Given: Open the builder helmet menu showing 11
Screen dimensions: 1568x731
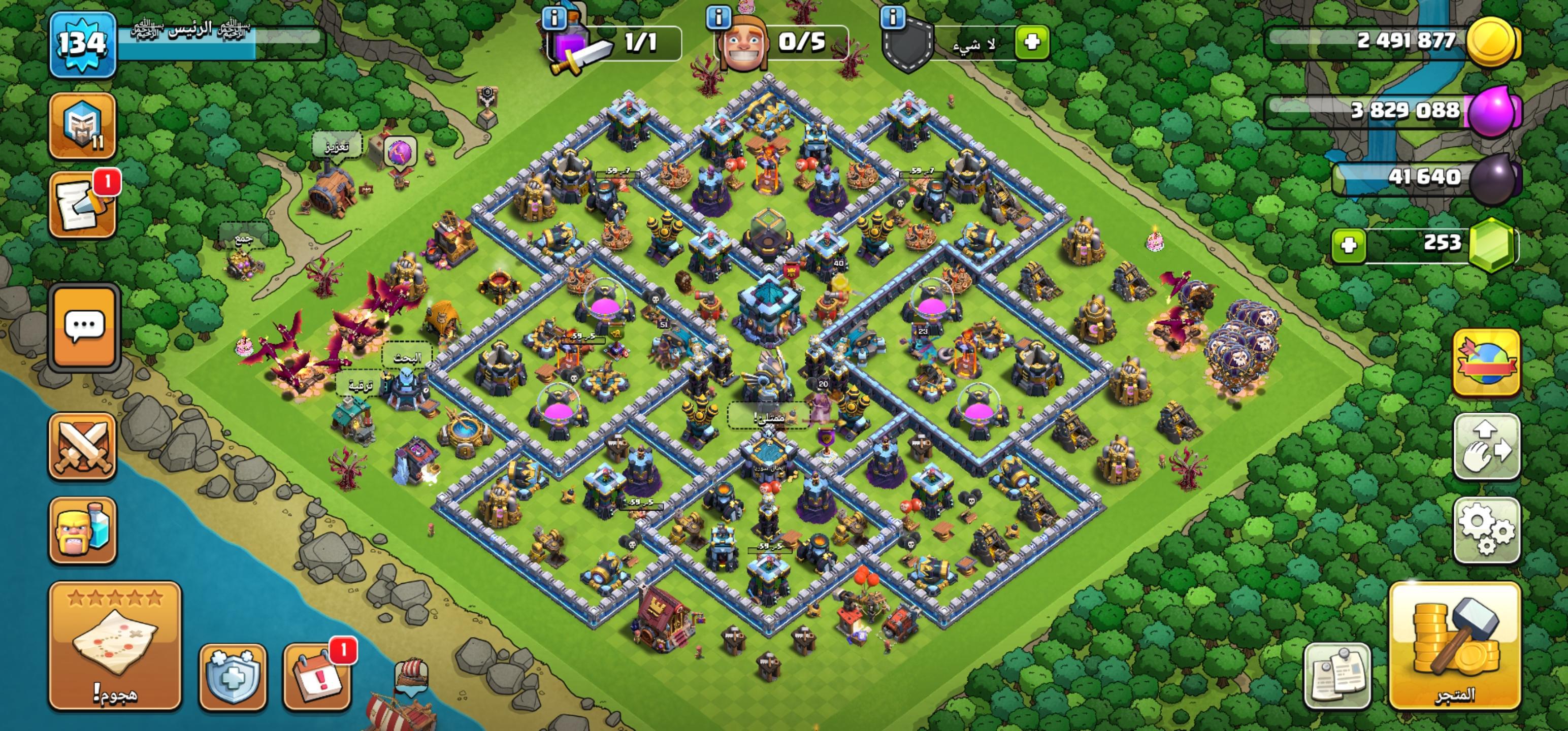Looking at the screenshot, I should (x=83, y=126).
